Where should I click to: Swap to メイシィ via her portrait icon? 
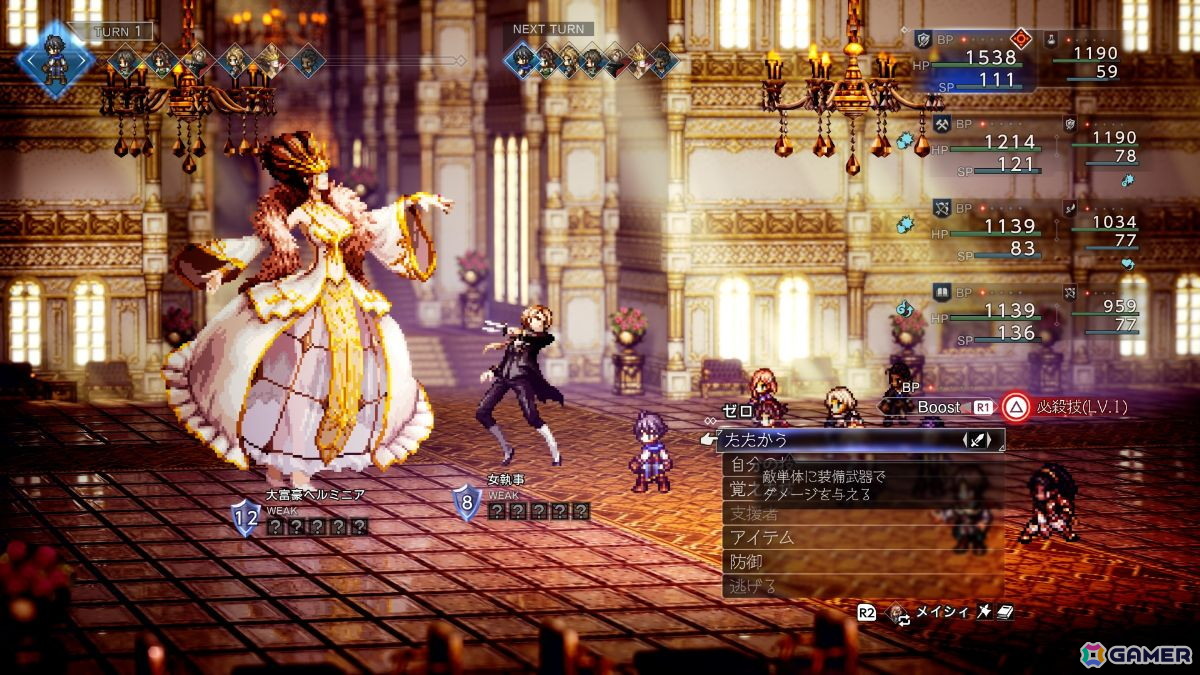coord(899,612)
